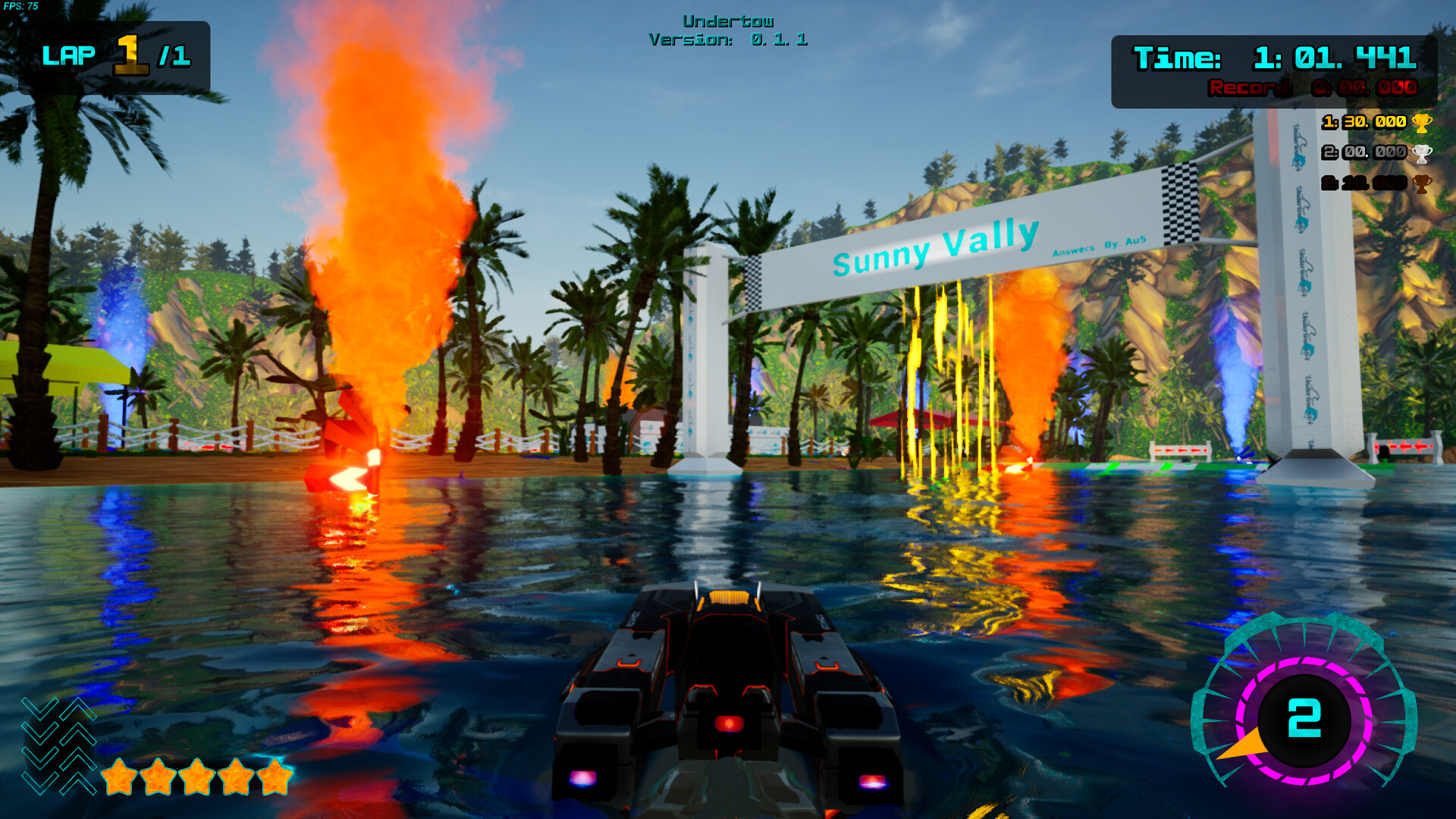
Task: Toggle the FPS: 75 counter display
Action: (x=19, y=5)
